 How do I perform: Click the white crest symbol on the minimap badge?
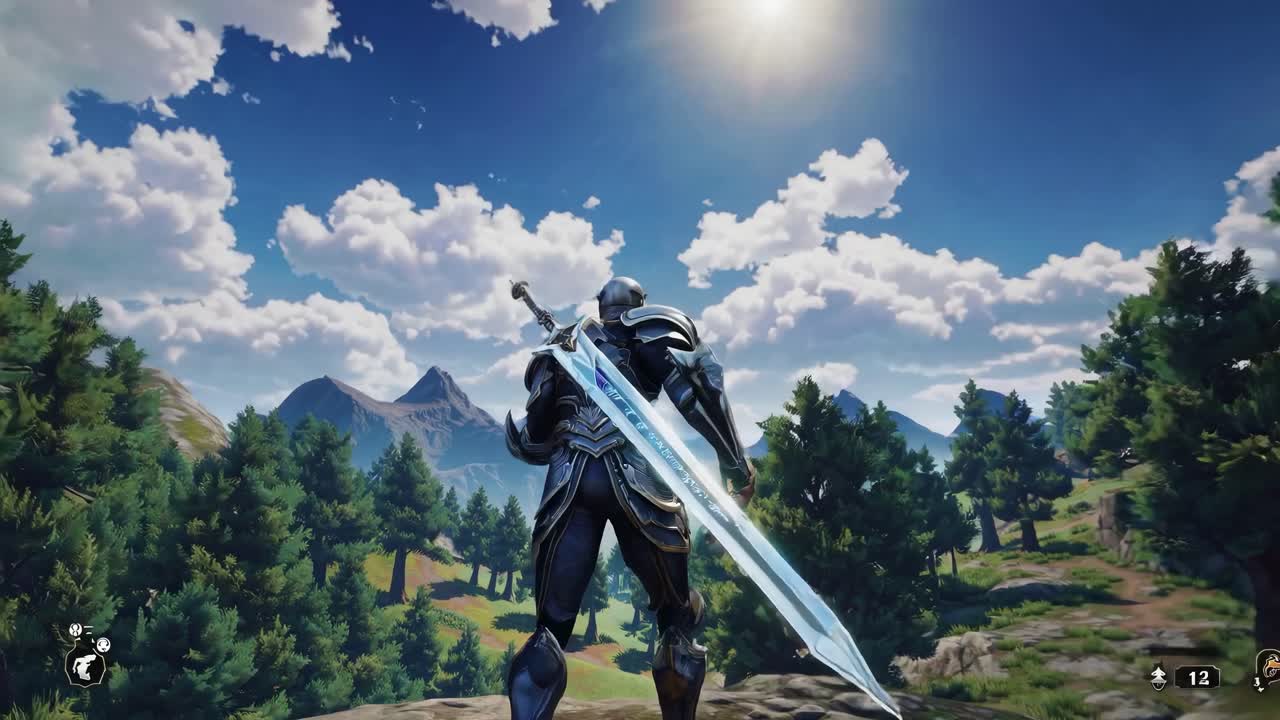(86, 668)
